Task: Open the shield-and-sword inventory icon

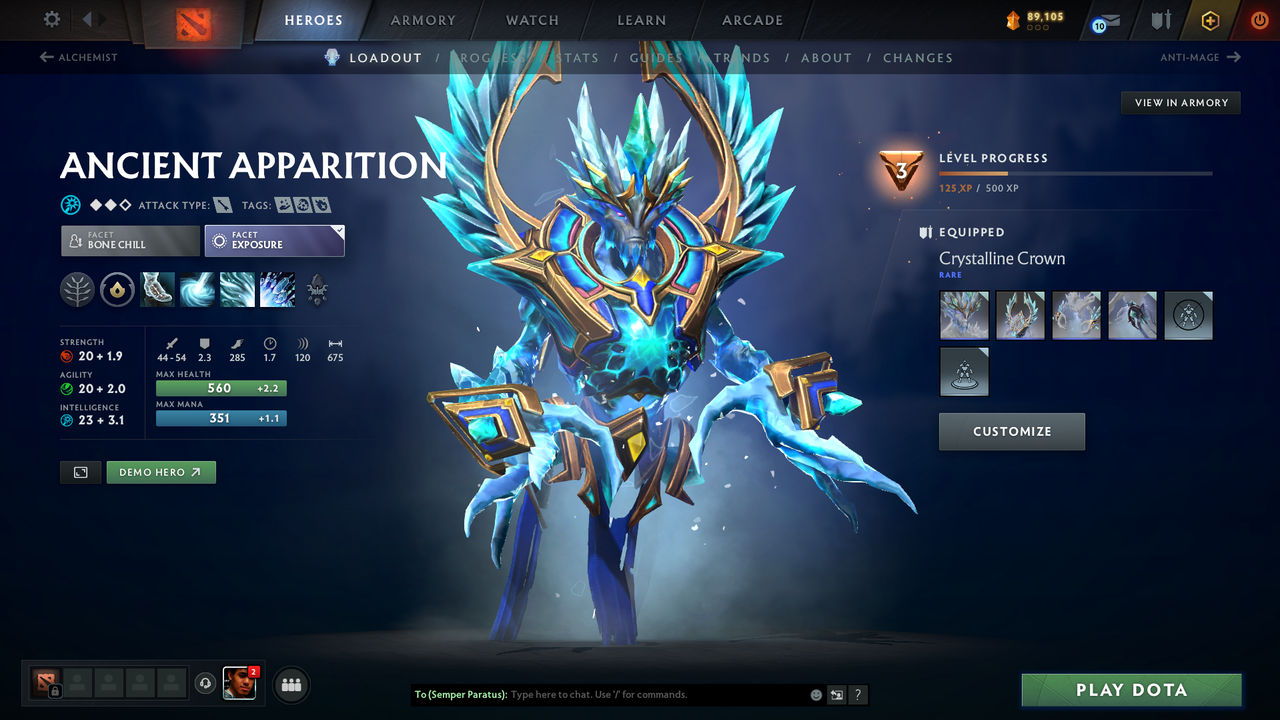Action: (x=1162, y=20)
